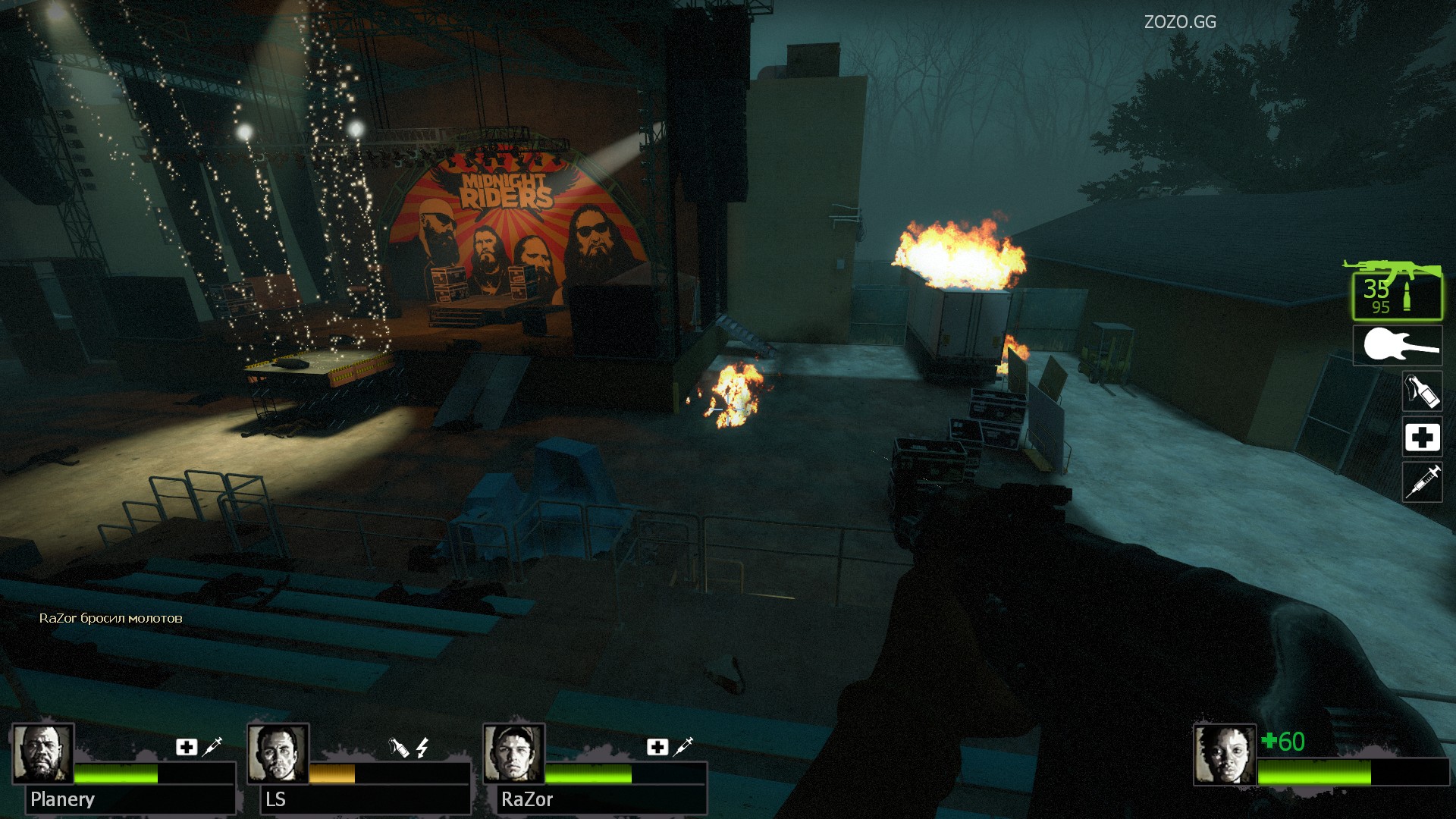Screen dimensions: 1456x819
Task: Click RaZor's teammate portrait
Action: tap(513, 754)
